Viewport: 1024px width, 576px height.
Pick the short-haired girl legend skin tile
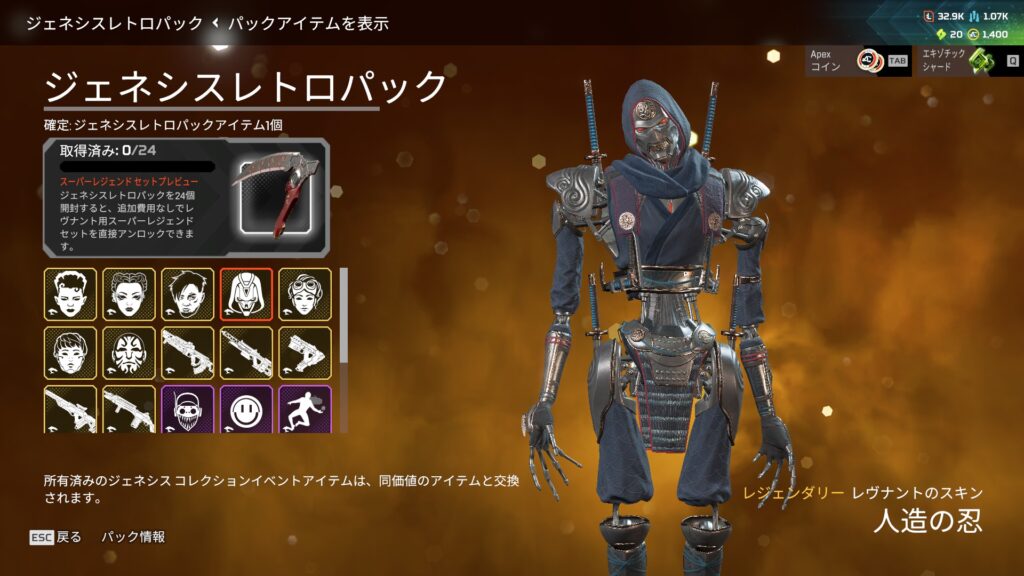pyautogui.click(x=70, y=352)
